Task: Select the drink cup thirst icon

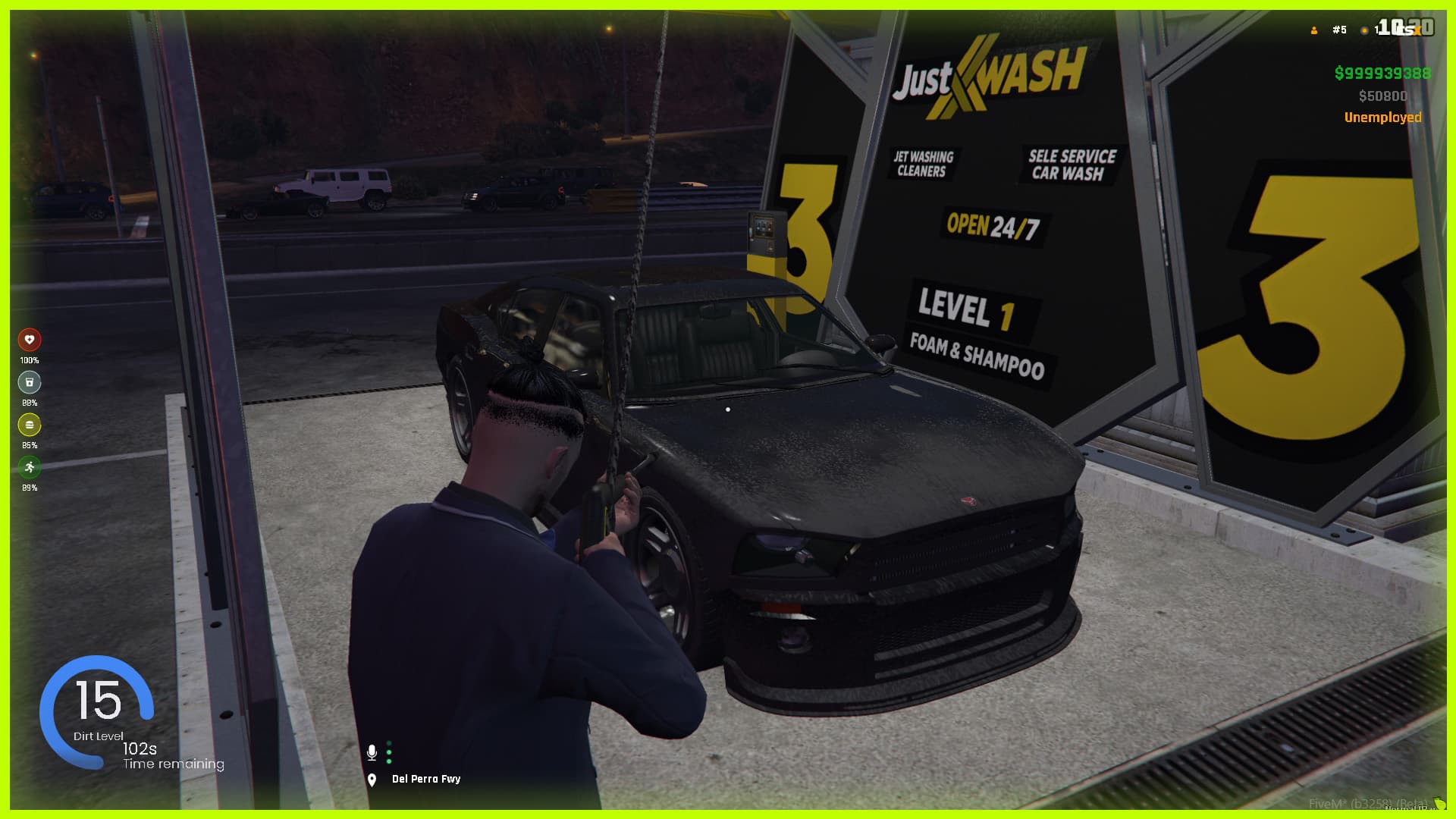Action: tap(30, 382)
